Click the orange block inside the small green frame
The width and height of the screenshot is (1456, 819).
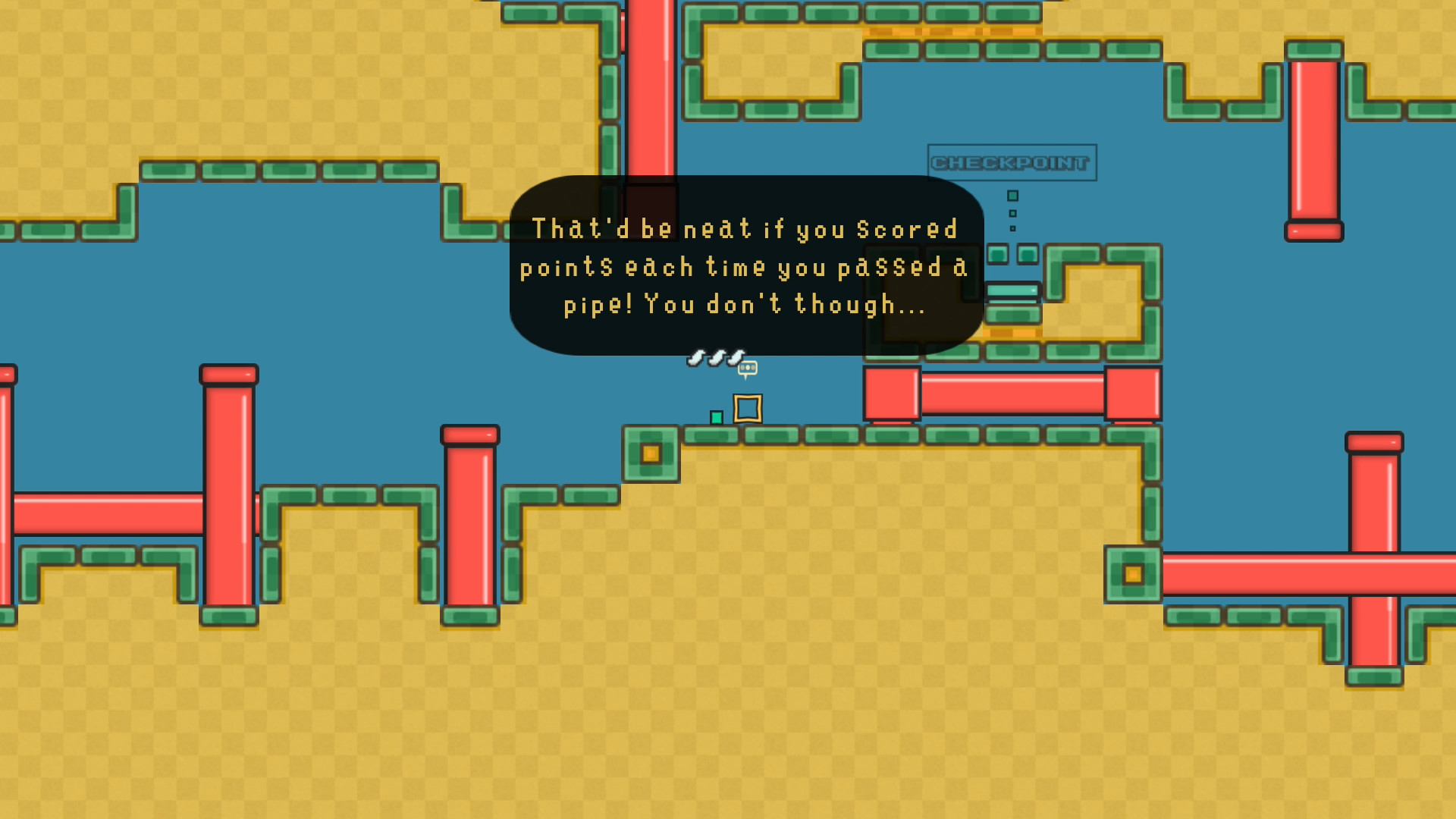(649, 453)
